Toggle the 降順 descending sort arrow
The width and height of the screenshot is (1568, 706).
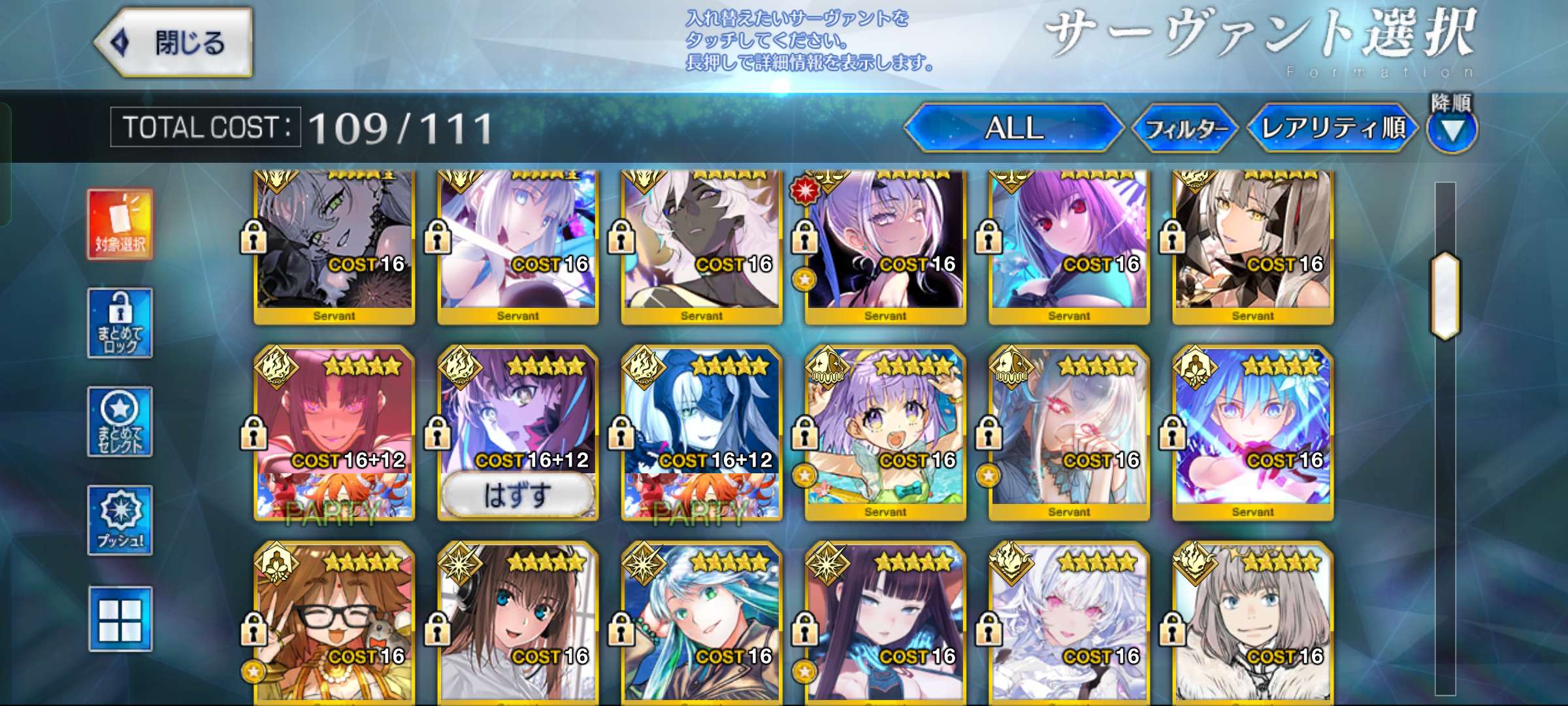[1452, 129]
